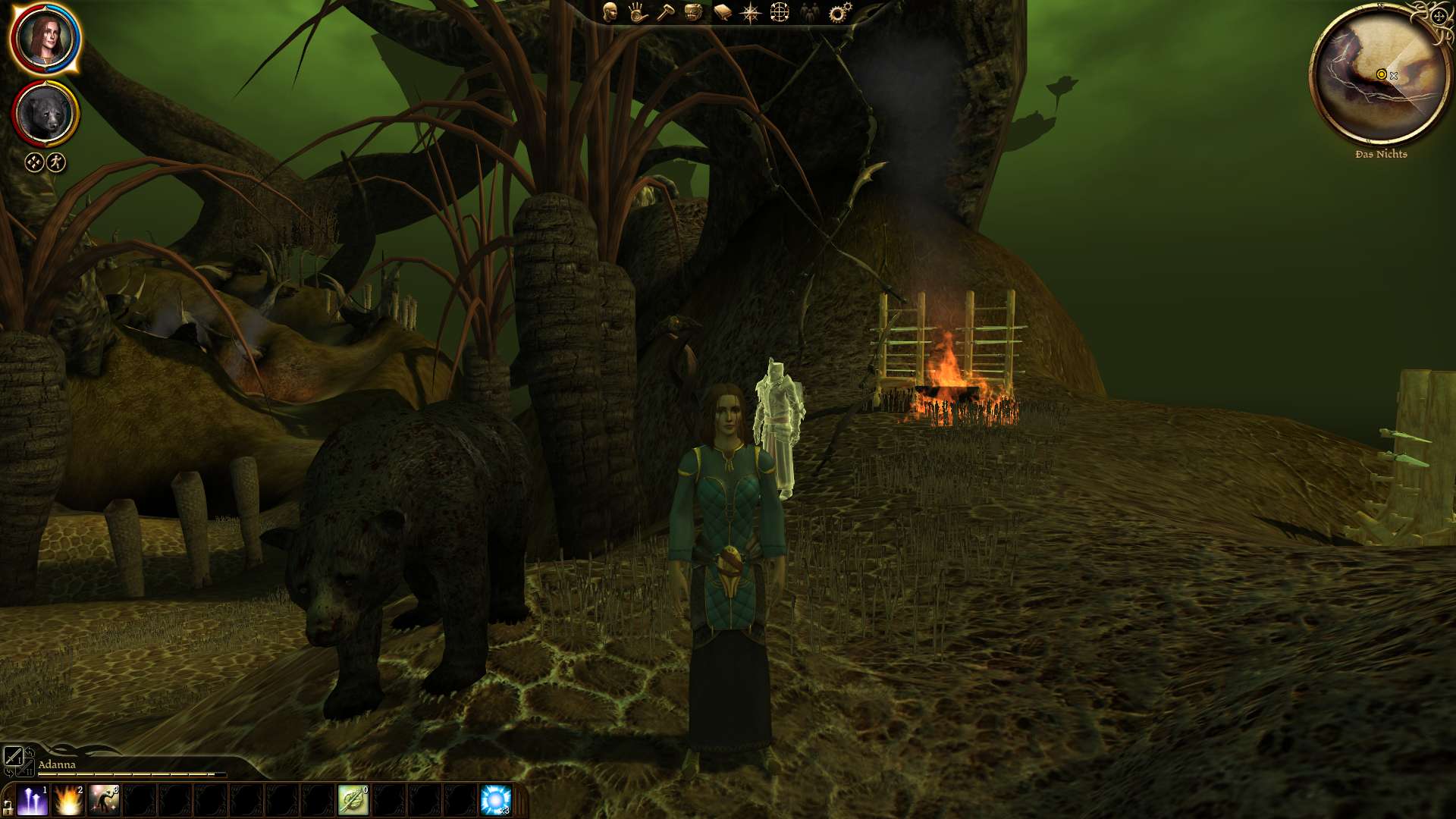Use the lyrium potion in the quickbar
The height and width of the screenshot is (819, 1456).
pyautogui.click(x=497, y=799)
